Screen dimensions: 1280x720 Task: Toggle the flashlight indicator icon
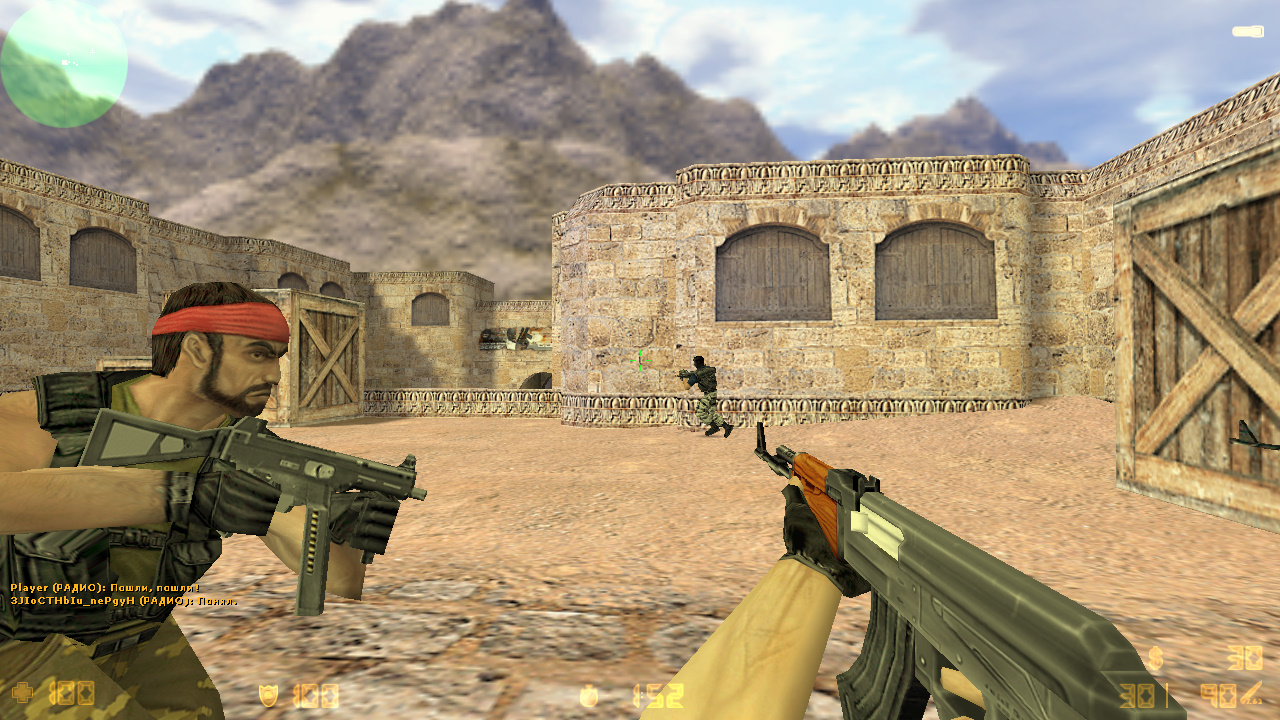[1247, 32]
